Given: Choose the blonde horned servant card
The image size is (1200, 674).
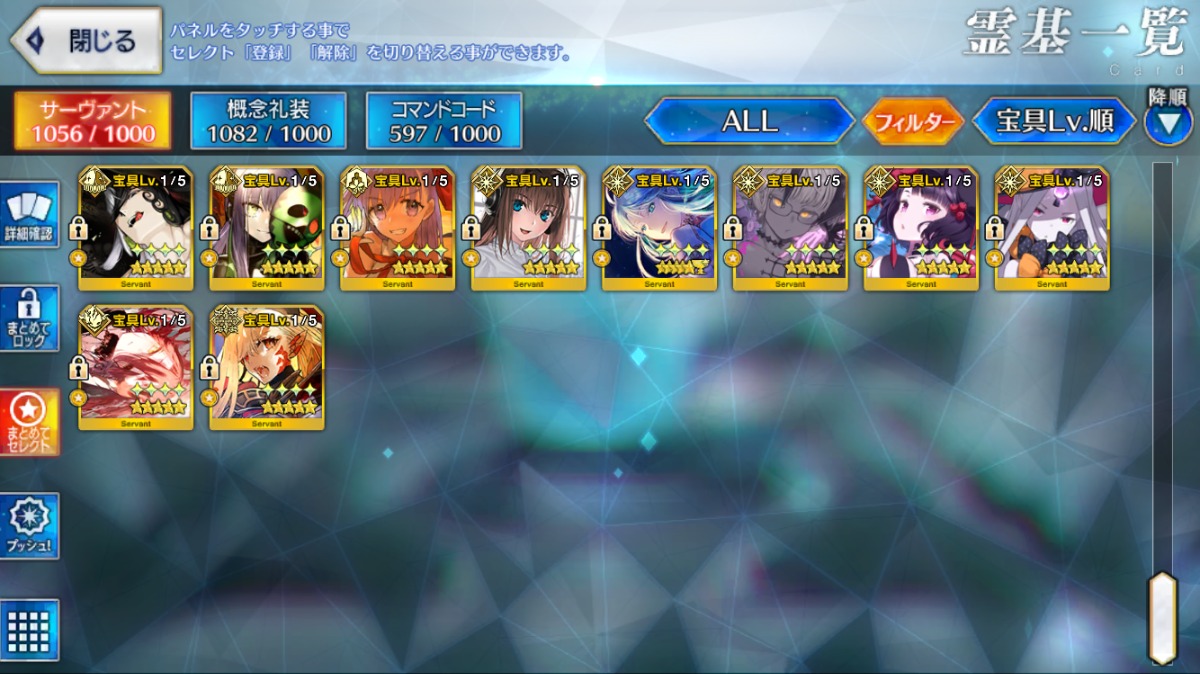Looking at the screenshot, I should pos(266,367).
